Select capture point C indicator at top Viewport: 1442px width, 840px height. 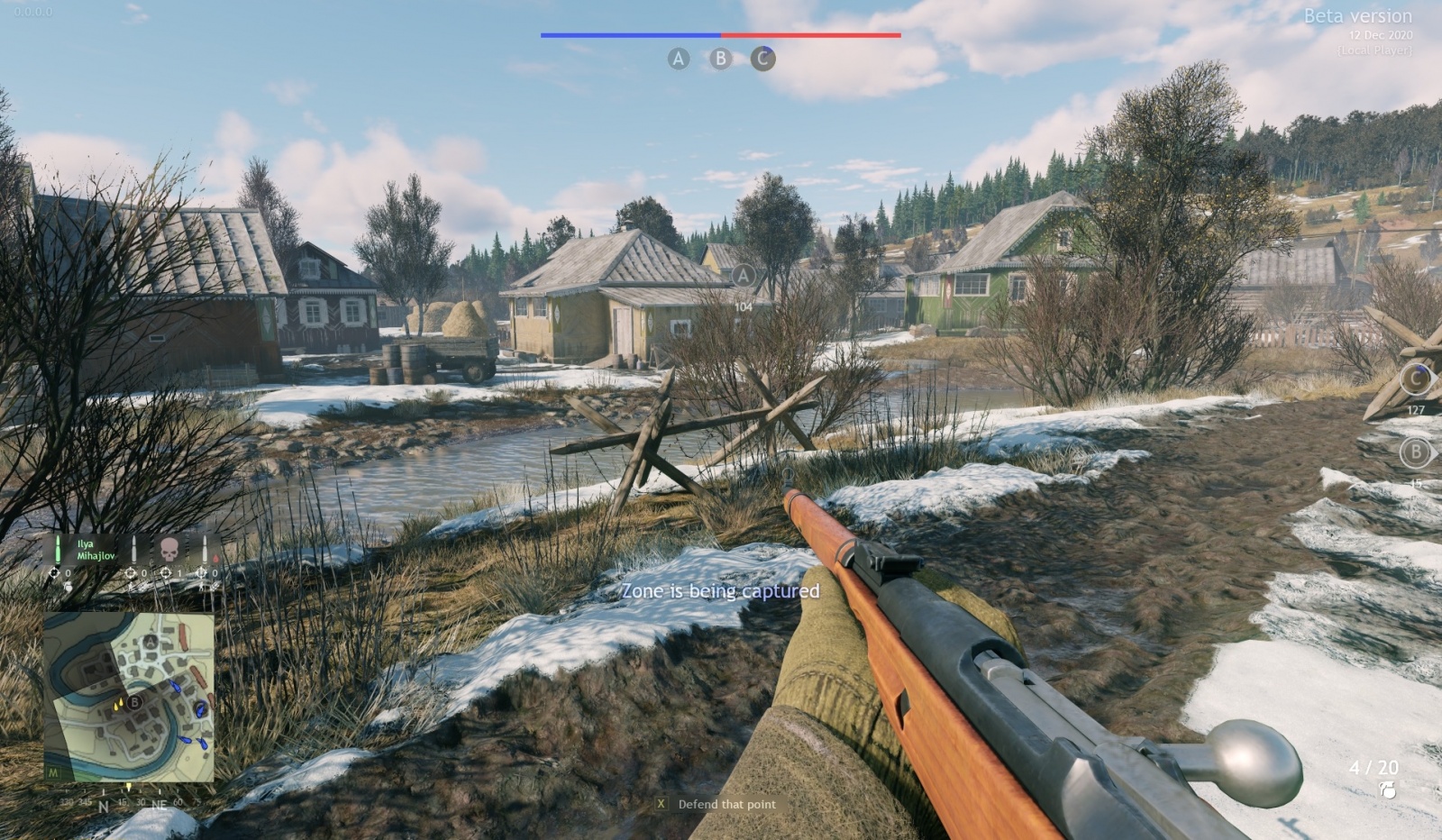pyautogui.click(x=762, y=59)
